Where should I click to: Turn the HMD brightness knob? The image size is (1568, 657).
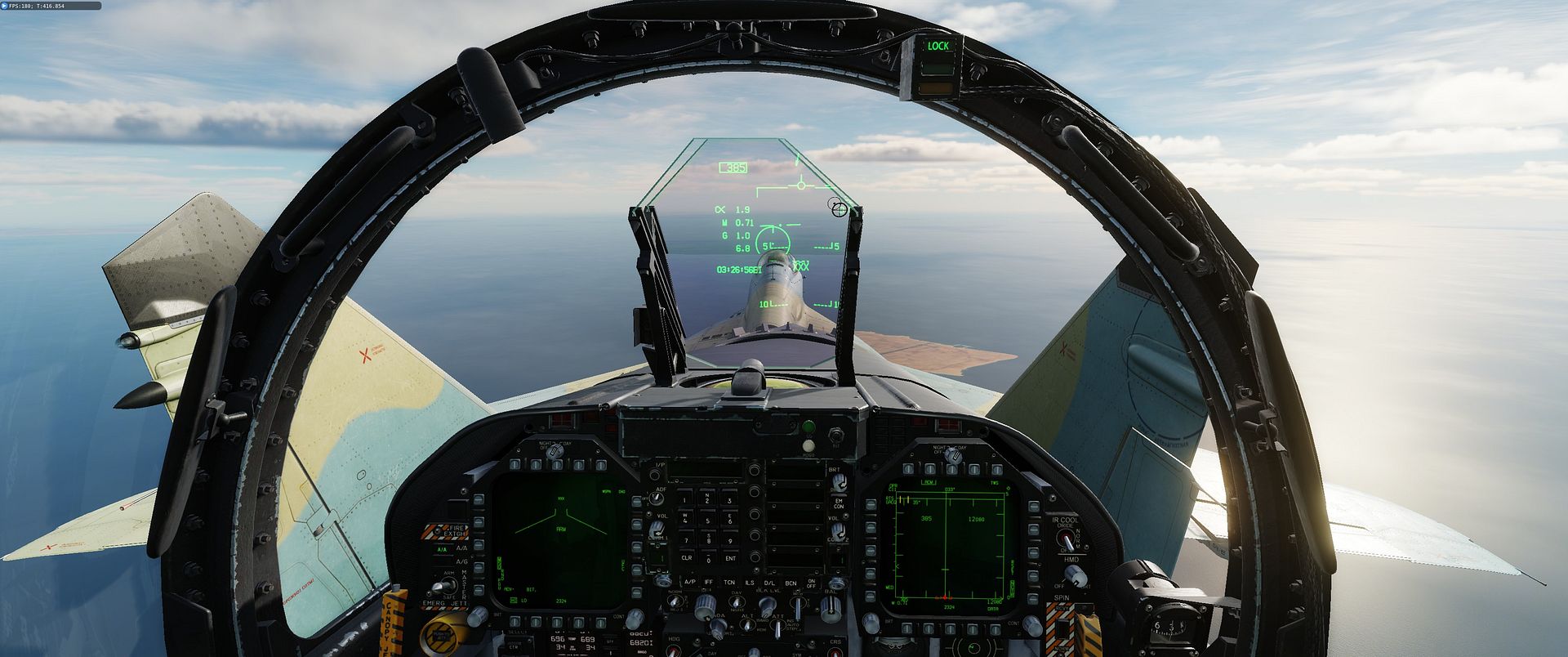(x=1076, y=575)
